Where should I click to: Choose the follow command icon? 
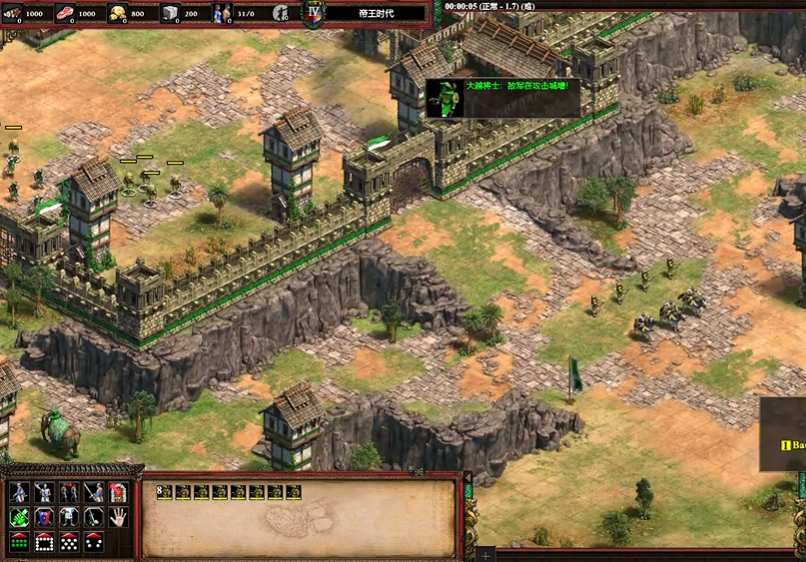68,492
